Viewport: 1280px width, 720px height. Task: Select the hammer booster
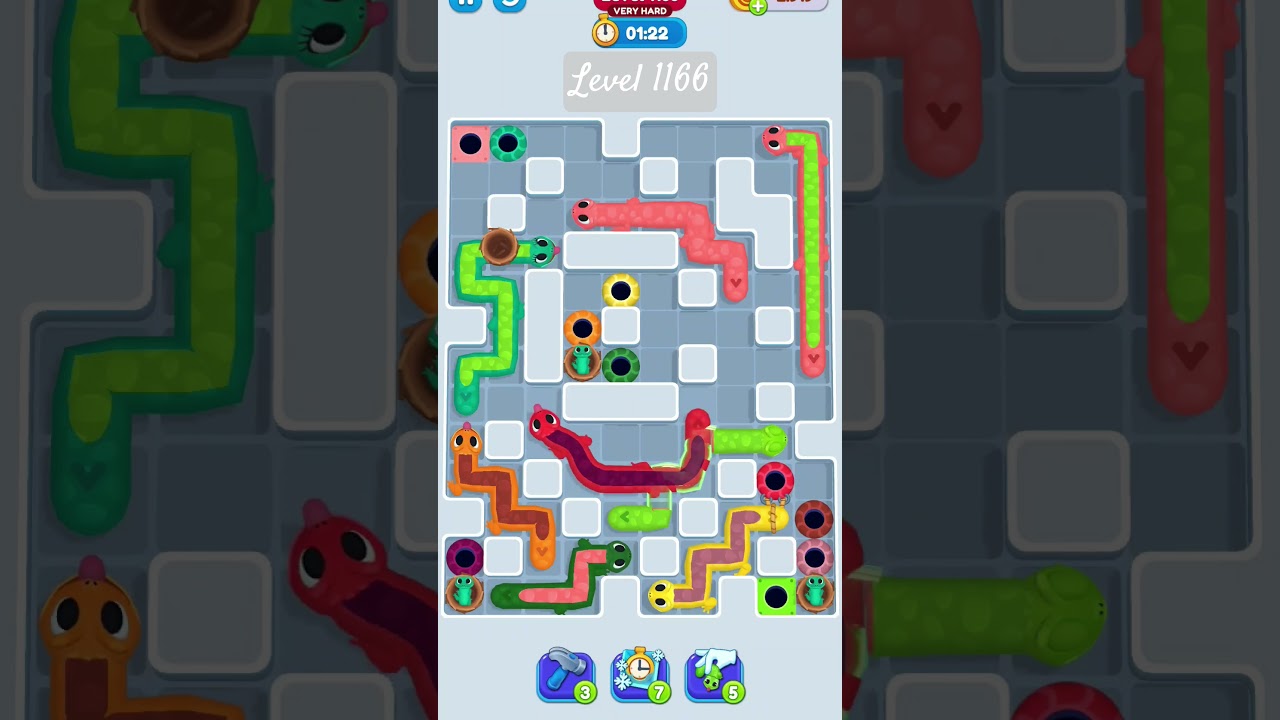click(x=567, y=676)
